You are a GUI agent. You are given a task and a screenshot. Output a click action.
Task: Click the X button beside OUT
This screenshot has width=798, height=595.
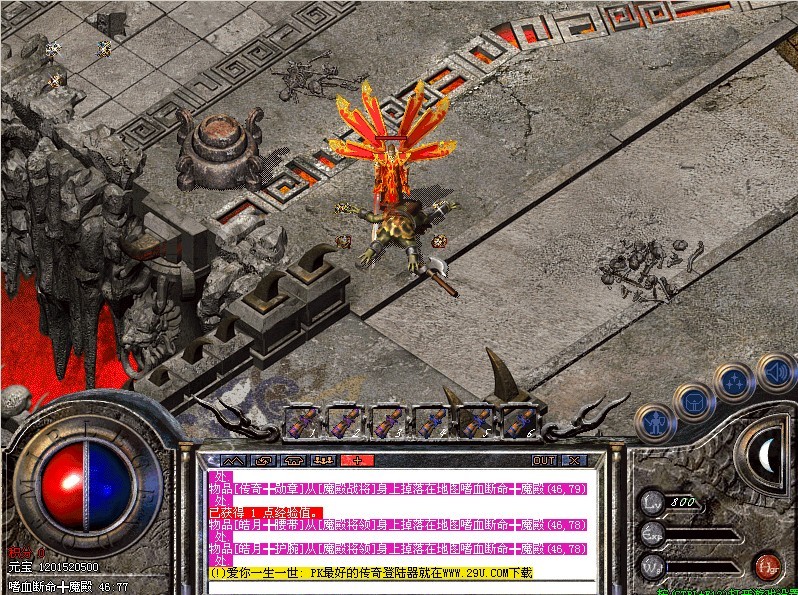click(x=574, y=460)
